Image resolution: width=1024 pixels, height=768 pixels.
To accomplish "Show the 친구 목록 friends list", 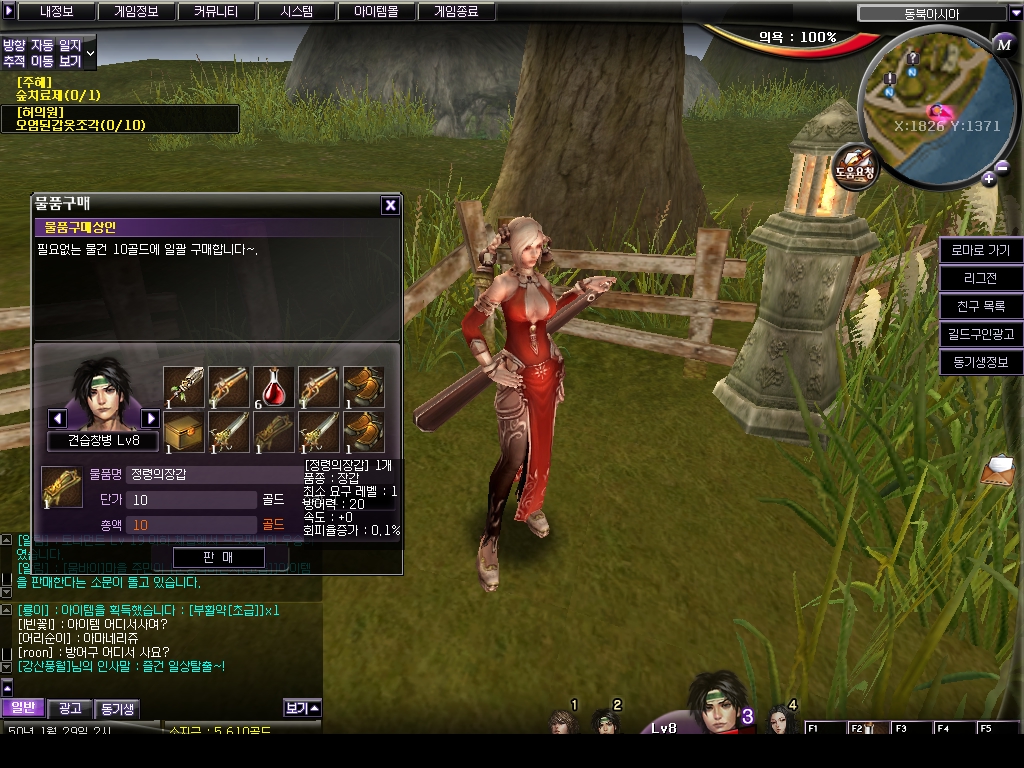I will (x=980, y=306).
